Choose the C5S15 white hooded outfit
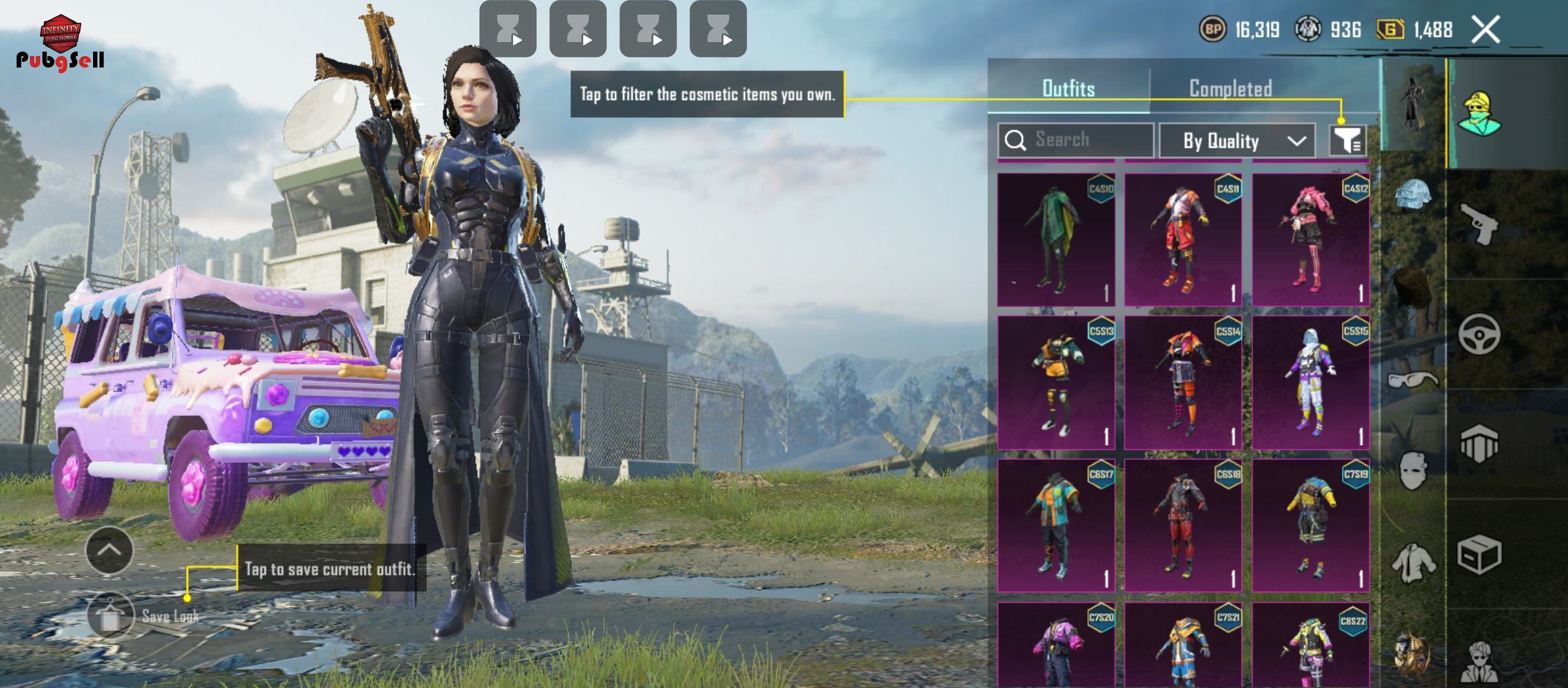The image size is (1568, 688). pos(1310,383)
